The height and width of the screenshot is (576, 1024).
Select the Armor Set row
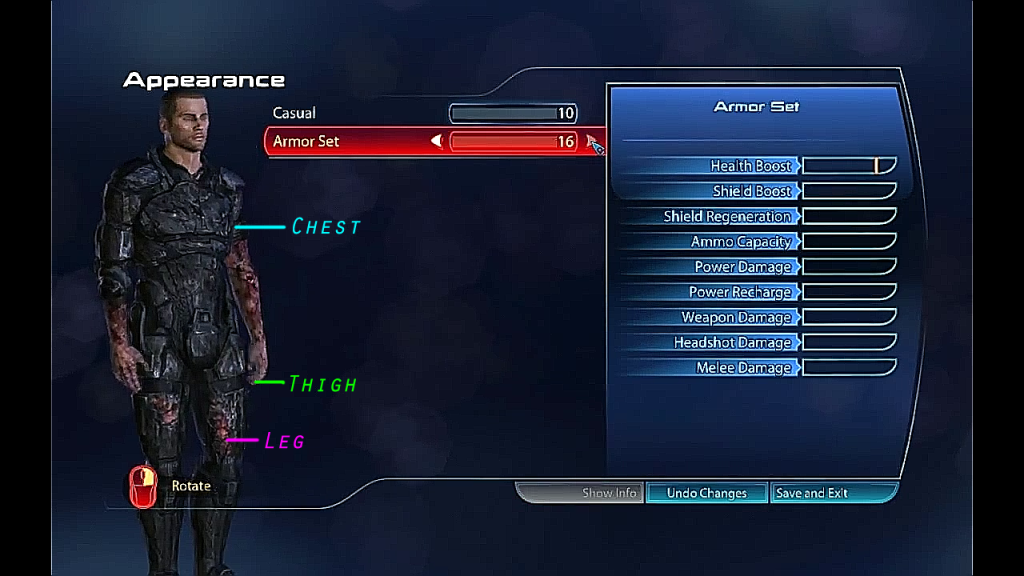tap(306, 142)
